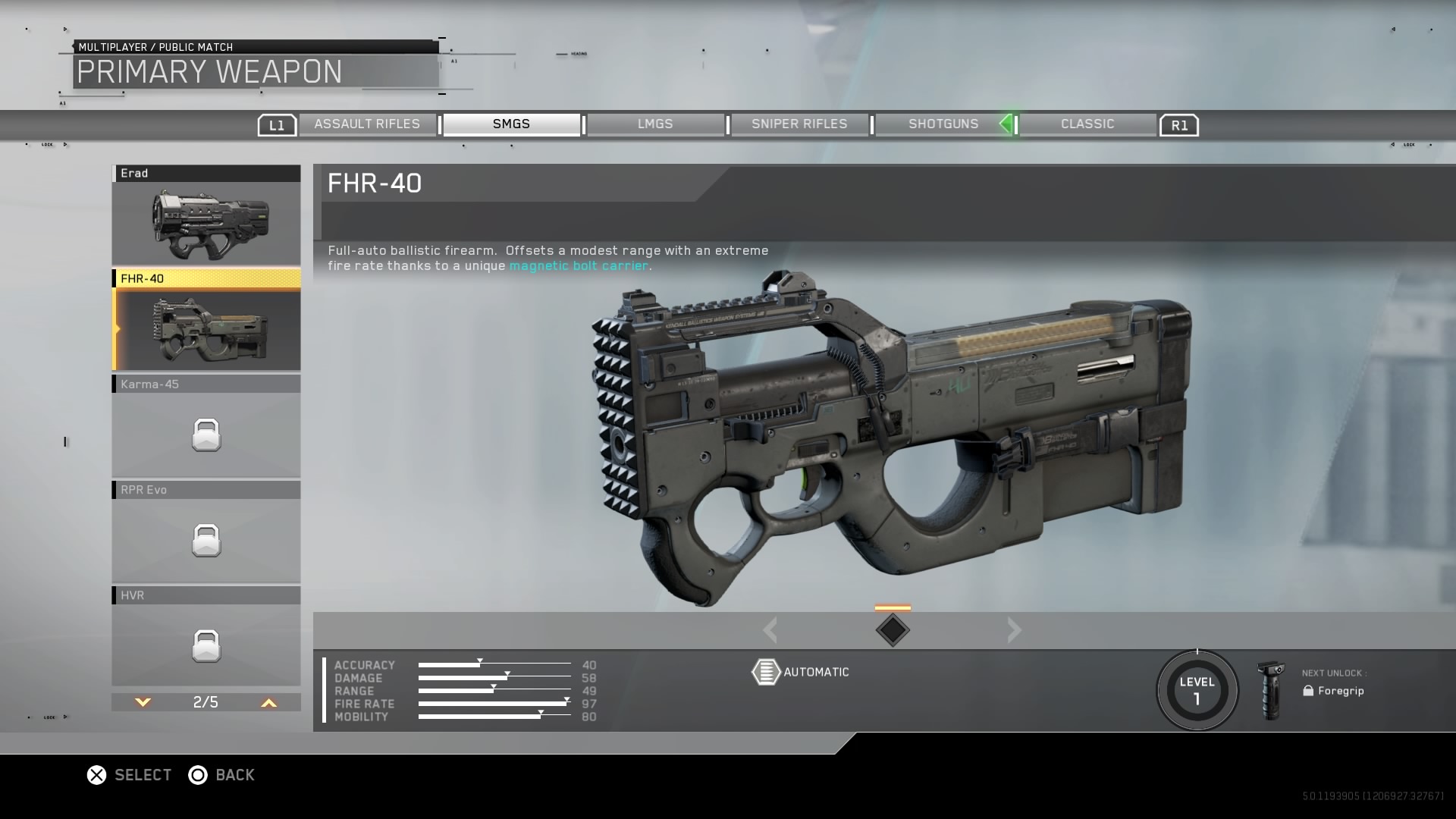Switch to the Assault Rifles tab
The image size is (1456, 819).
pyautogui.click(x=367, y=124)
